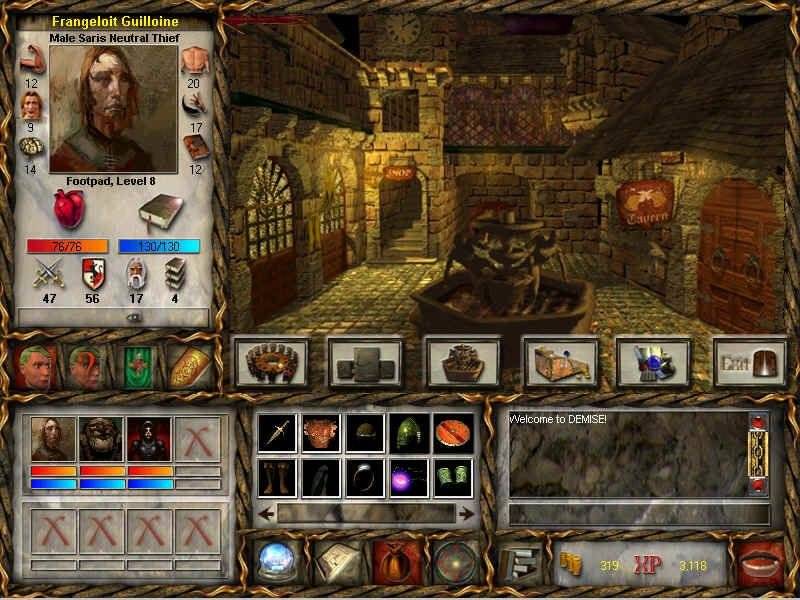Open the treasure chest shop button
This screenshot has height=600, width=800.
[559, 361]
